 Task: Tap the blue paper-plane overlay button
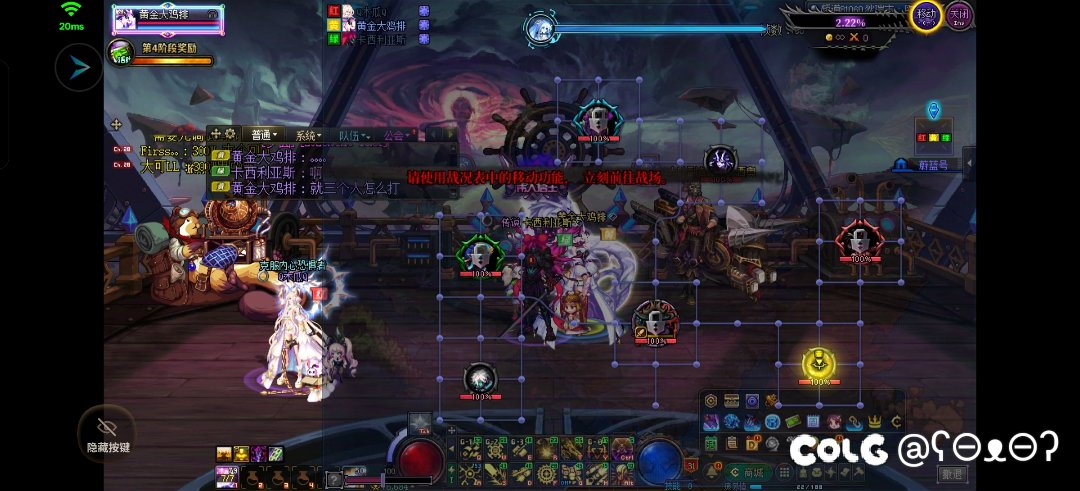click(x=79, y=68)
